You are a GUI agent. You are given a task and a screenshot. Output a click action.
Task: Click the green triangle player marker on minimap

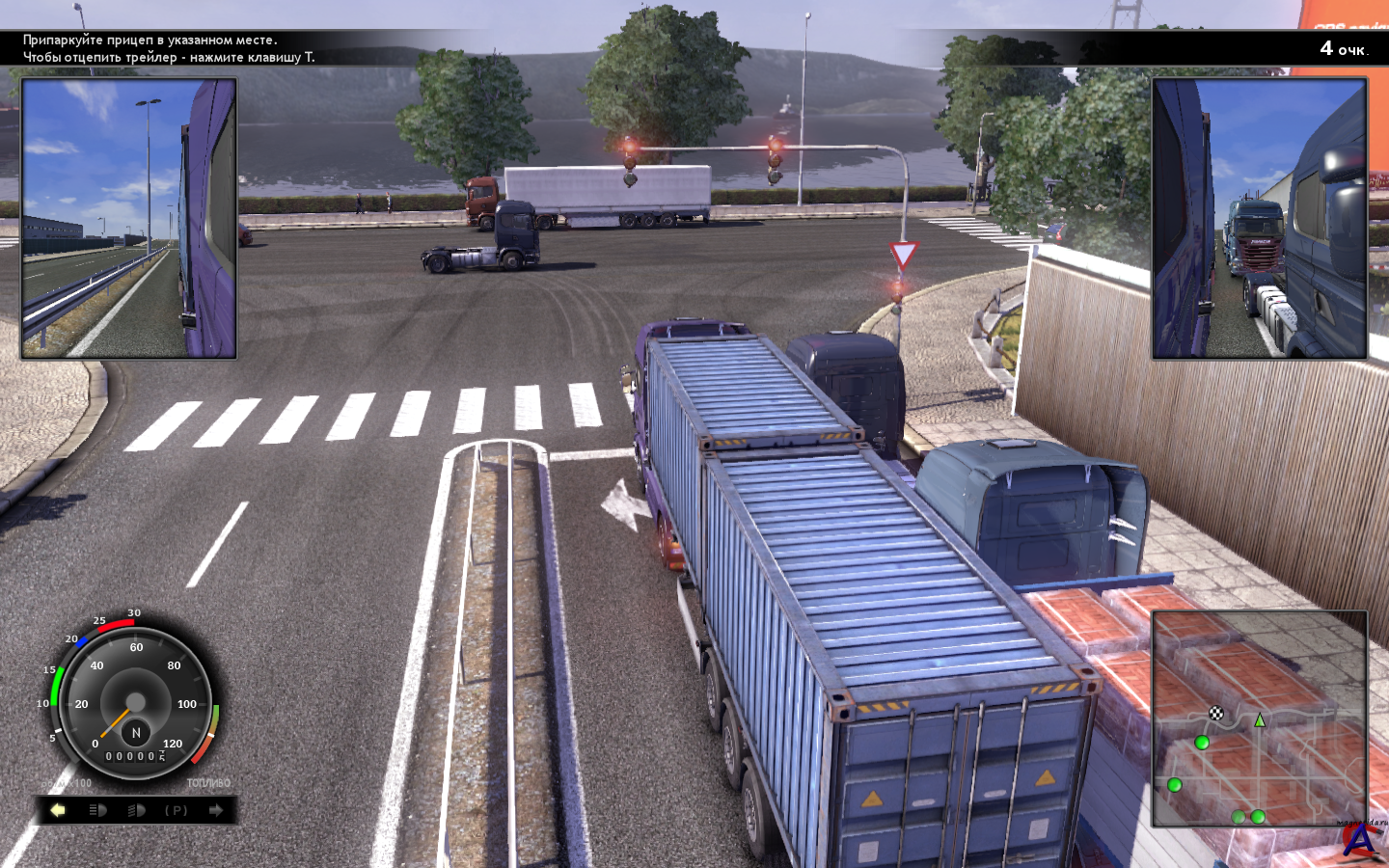coord(1259,720)
